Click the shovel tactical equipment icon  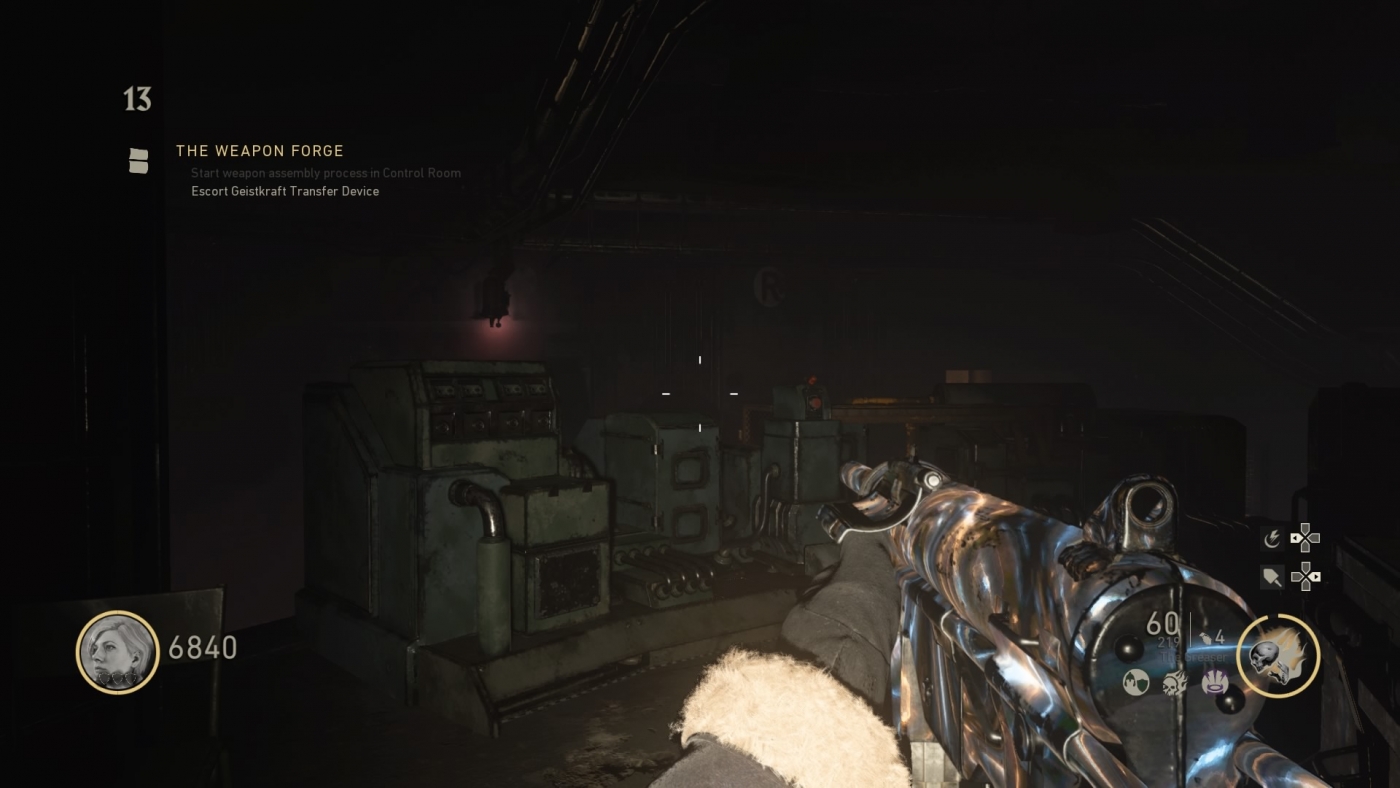click(1272, 577)
